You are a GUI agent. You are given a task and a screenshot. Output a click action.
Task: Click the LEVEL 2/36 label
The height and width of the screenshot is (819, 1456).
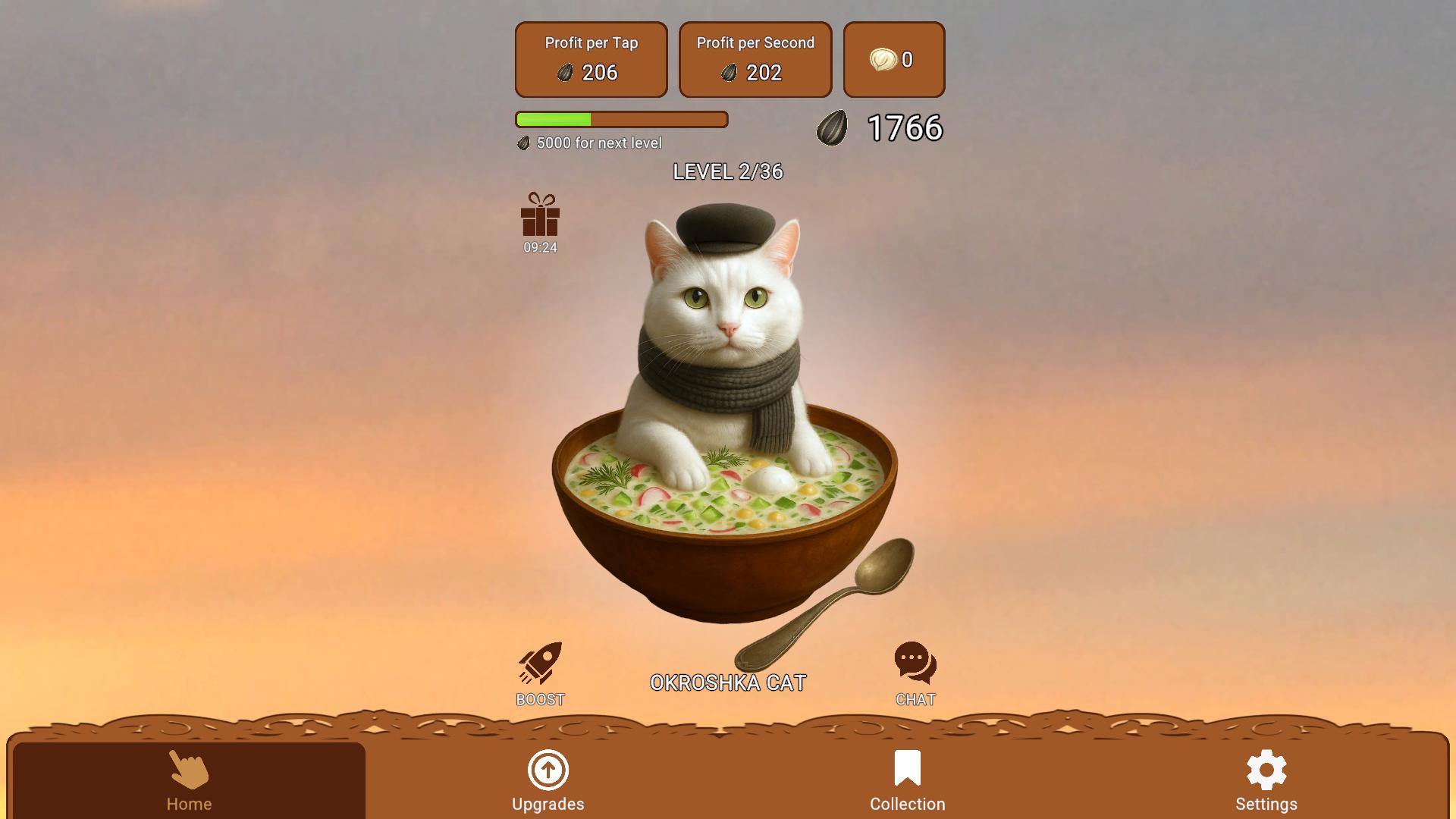click(x=728, y=173)
